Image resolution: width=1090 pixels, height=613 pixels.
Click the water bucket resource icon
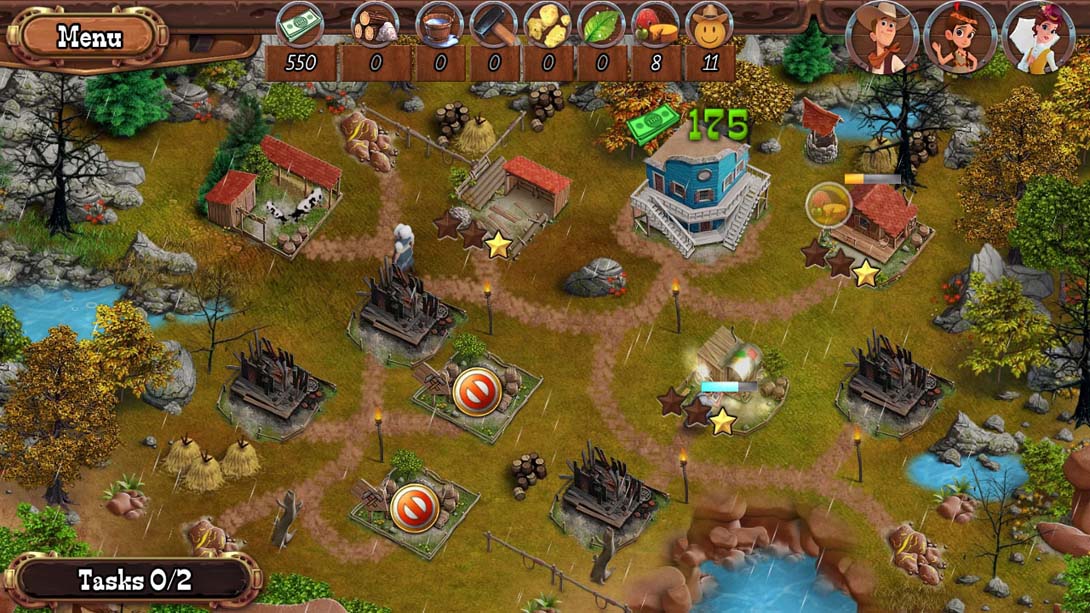tap(439, 25)
